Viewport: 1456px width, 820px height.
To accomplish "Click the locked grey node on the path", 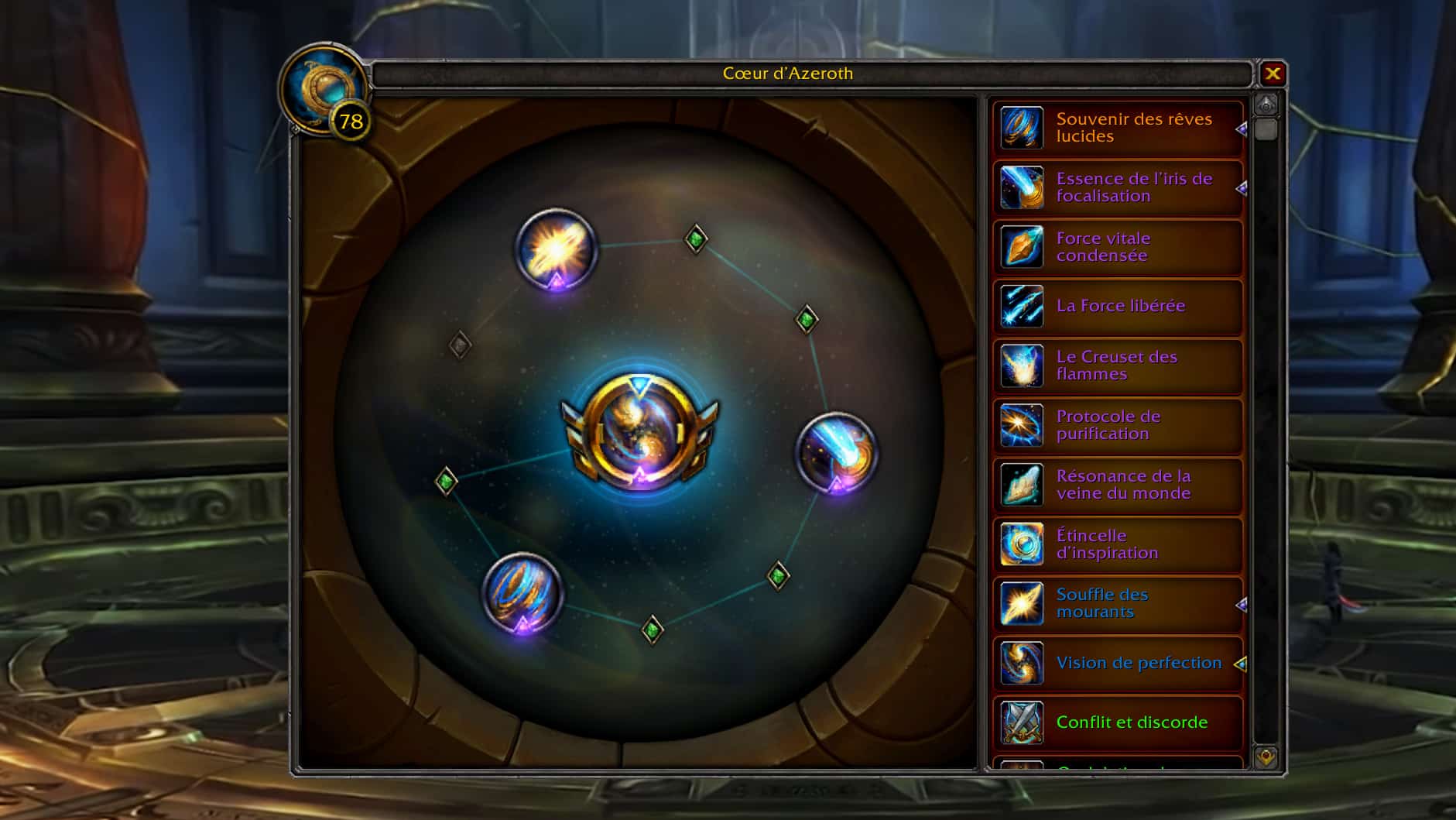I will pyautogui.click(x=460, y=345).
